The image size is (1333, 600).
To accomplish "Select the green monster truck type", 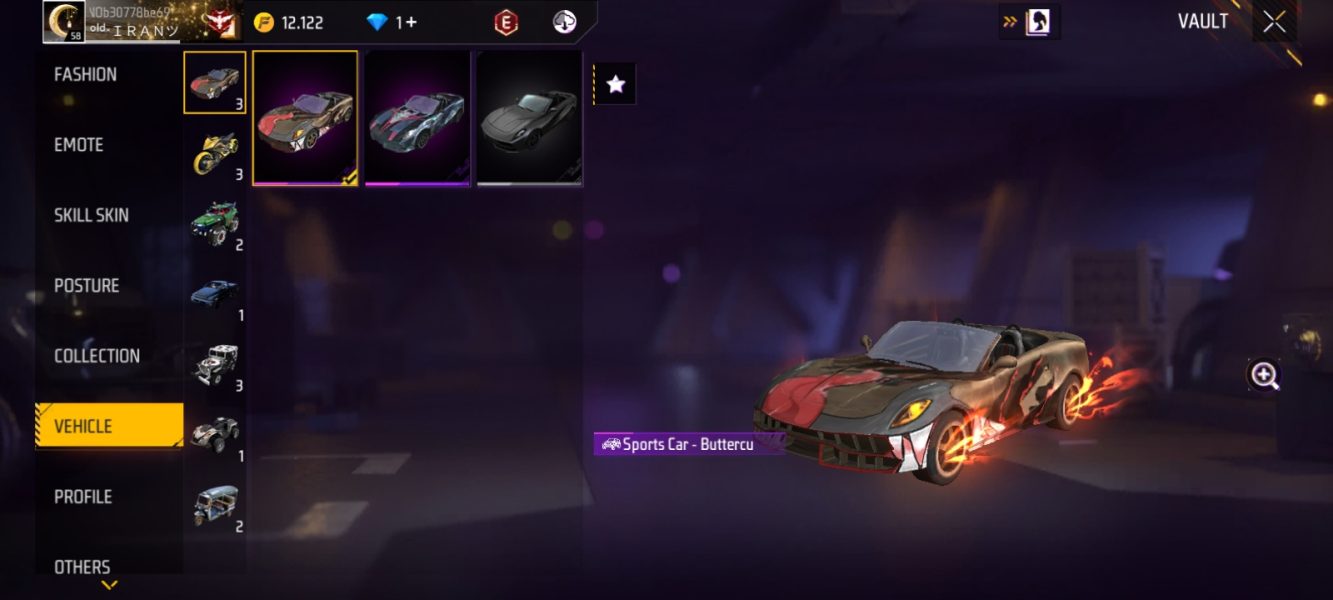I will [215, 223].
